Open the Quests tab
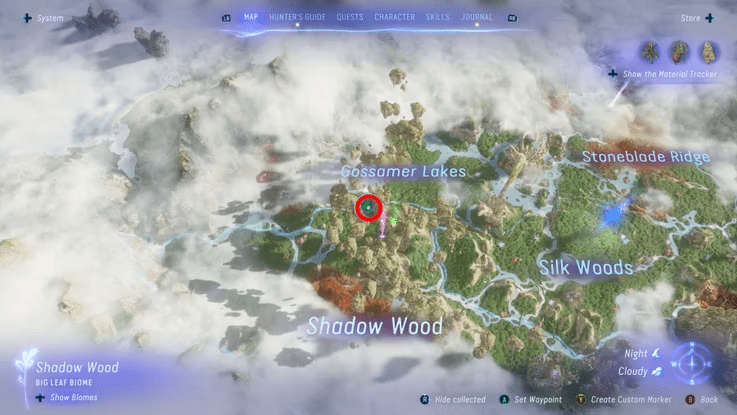The width and height of the screenshot is (737, 415). [350, 17]
